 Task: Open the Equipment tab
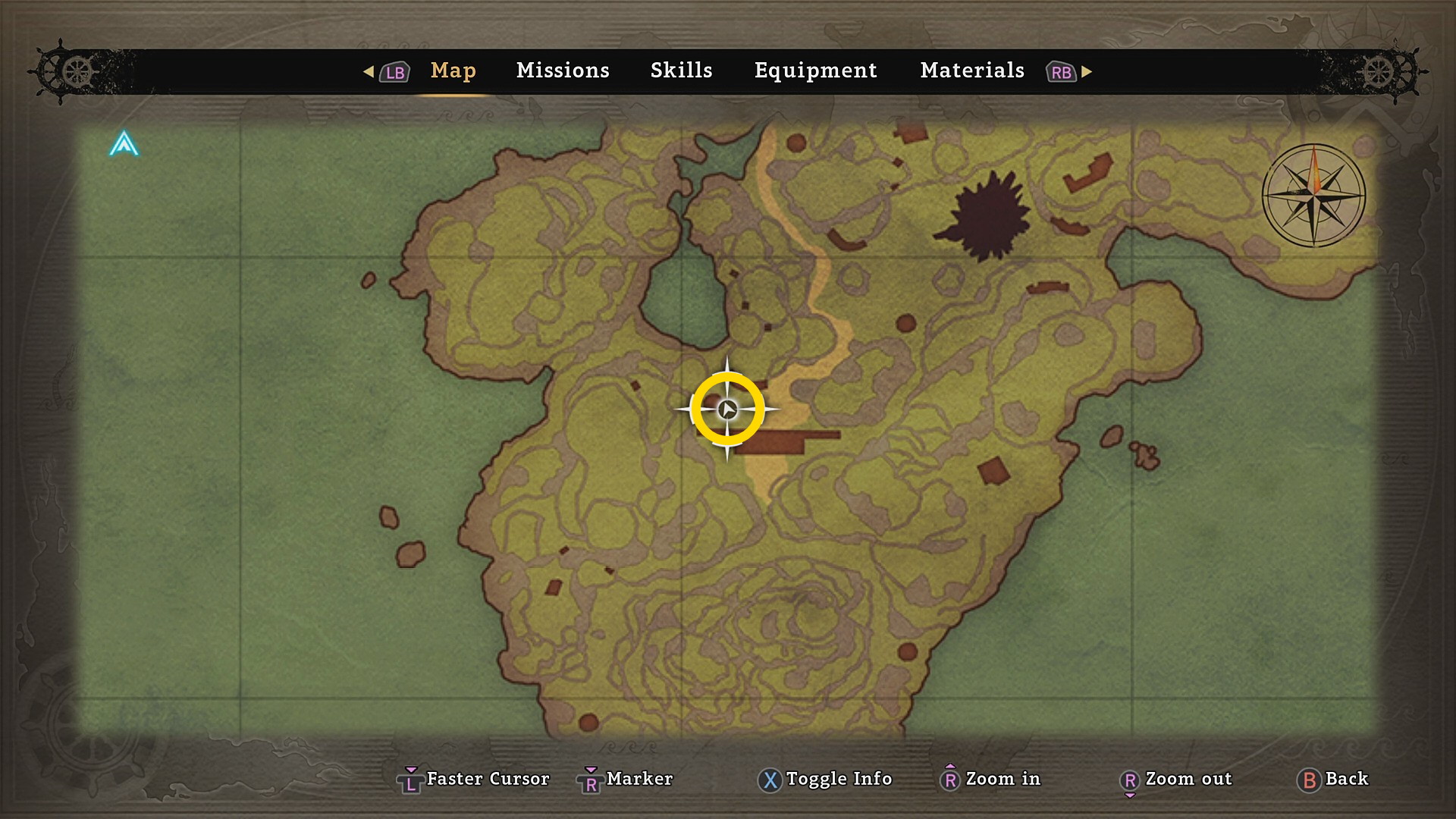tap(815, 71)
